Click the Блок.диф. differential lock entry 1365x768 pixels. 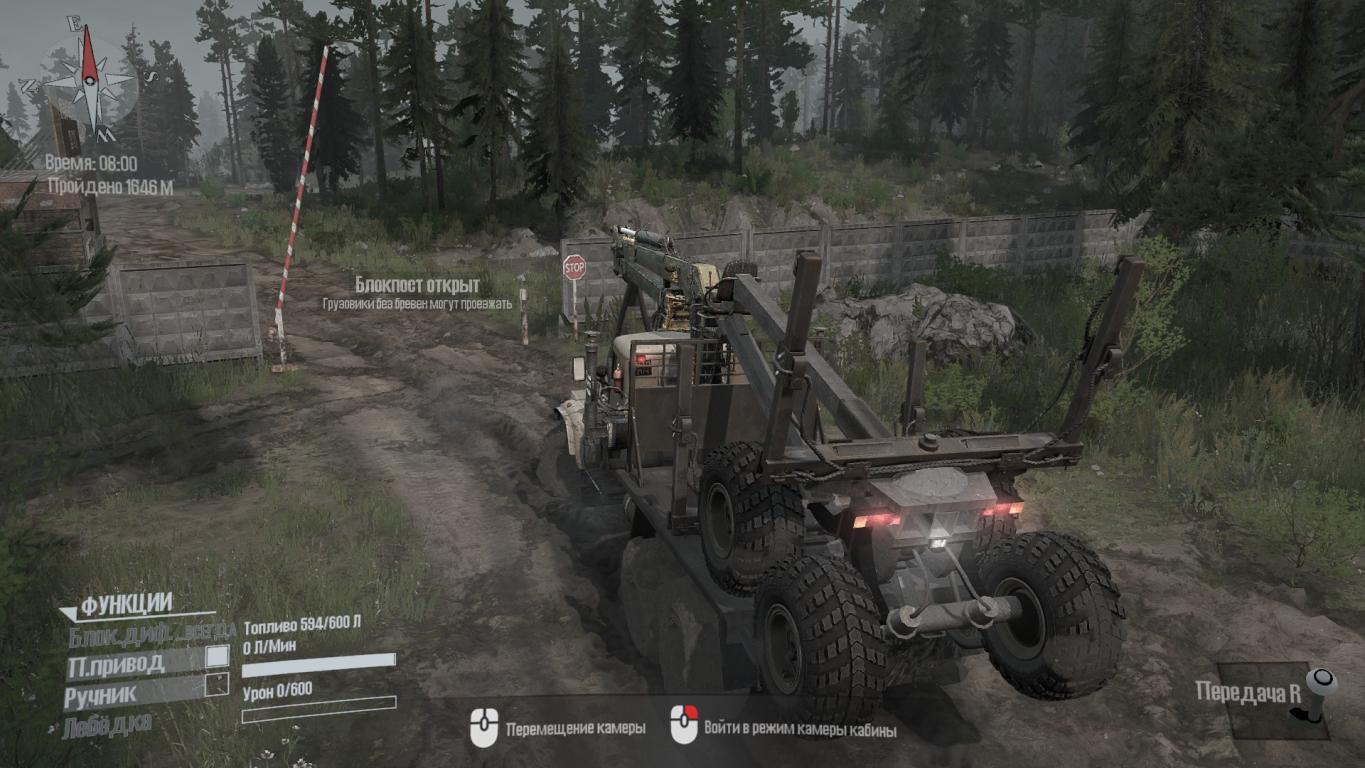(150, 633)
